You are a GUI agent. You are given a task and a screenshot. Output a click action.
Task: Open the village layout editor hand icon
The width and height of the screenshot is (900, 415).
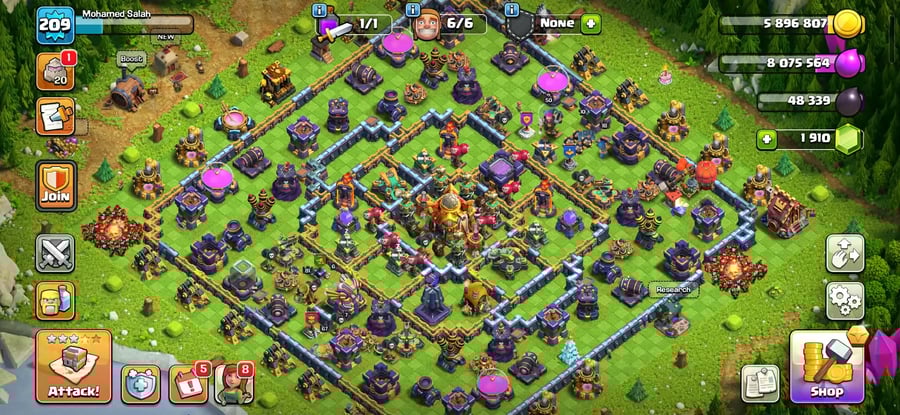pos(844,254)
